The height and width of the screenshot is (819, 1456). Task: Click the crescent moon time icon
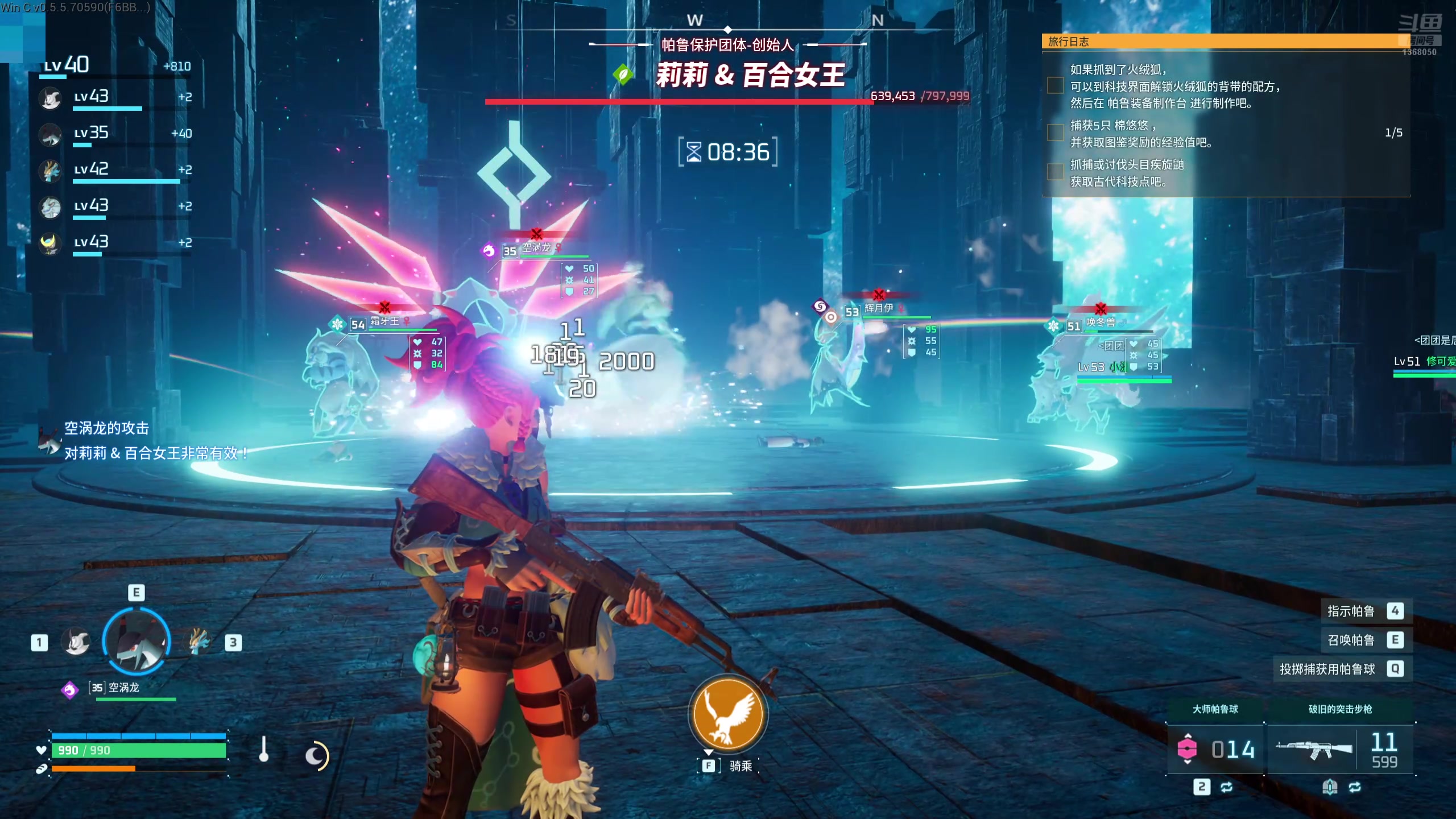coord(316,756)
